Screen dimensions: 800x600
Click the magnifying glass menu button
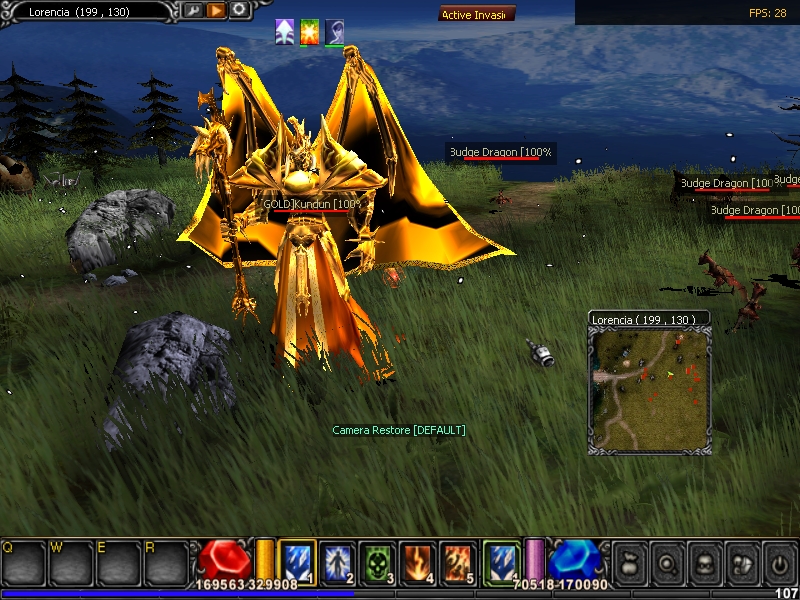tap(667, 563)
